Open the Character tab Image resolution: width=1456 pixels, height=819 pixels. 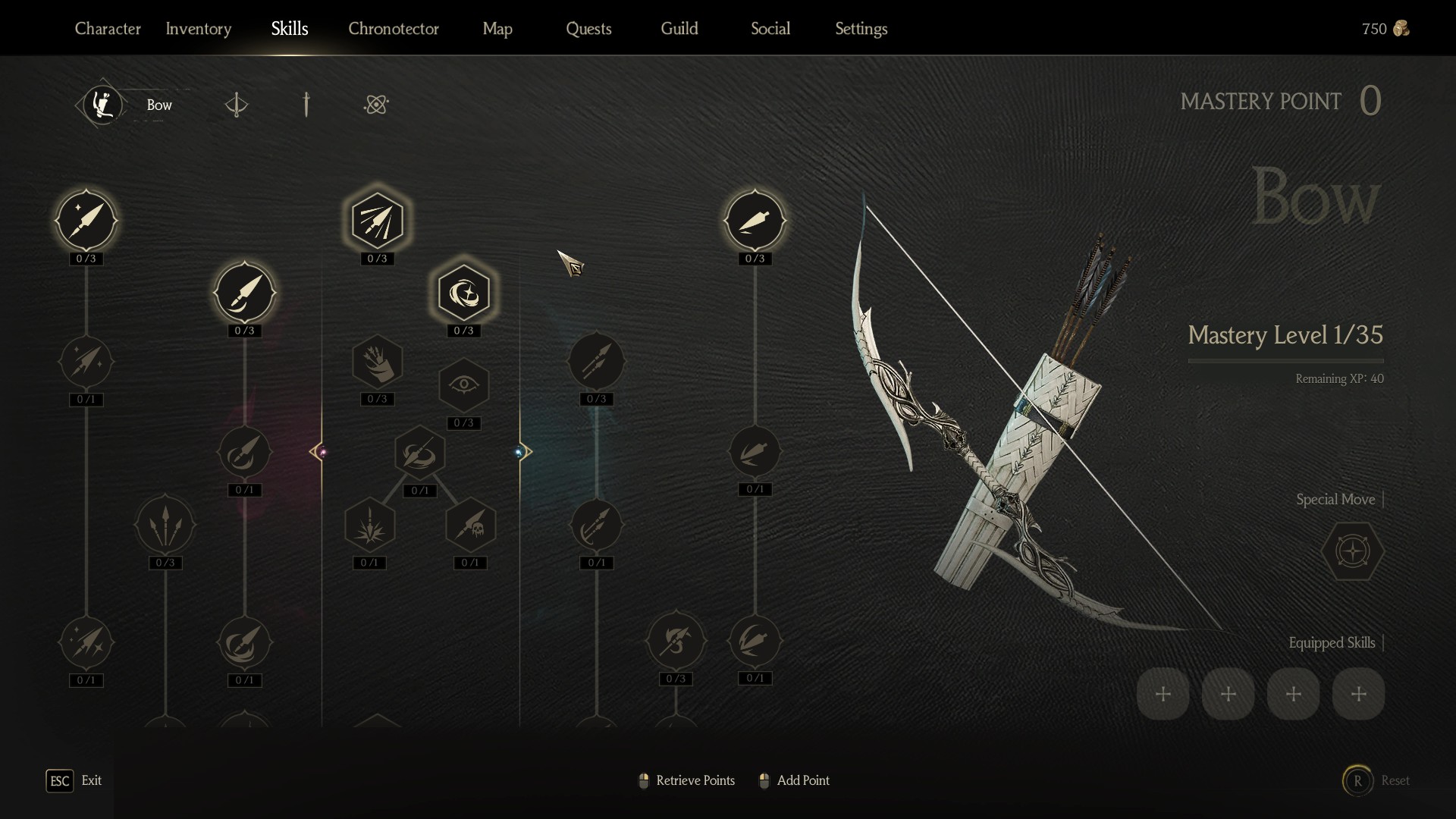[x=108, y=29]
